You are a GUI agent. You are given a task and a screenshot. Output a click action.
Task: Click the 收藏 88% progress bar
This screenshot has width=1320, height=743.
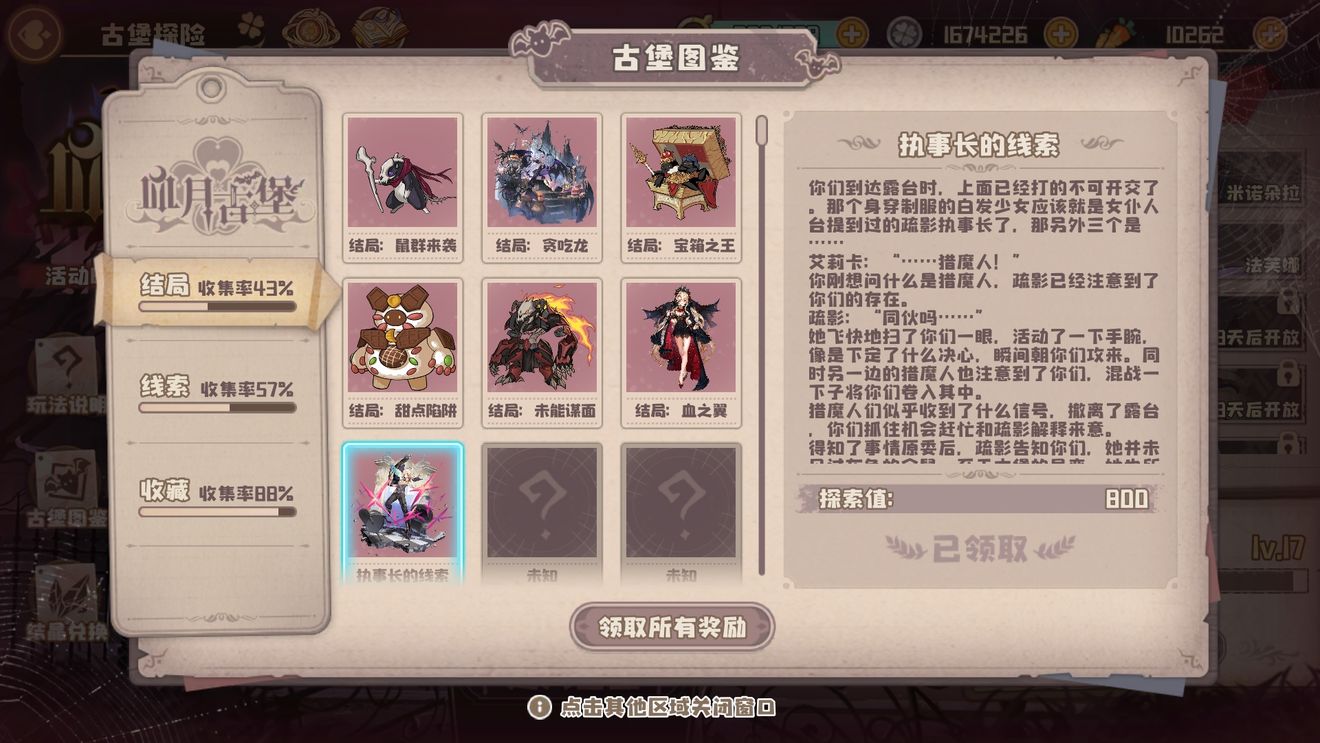216,510
